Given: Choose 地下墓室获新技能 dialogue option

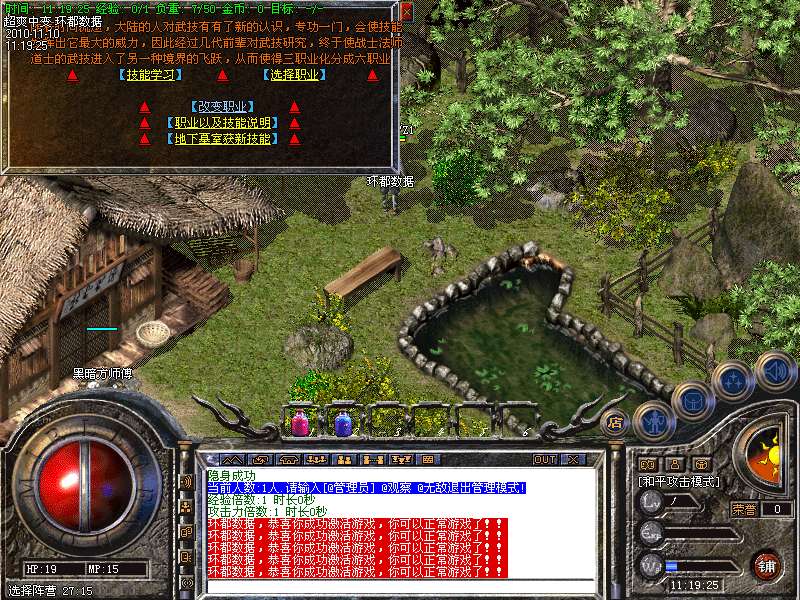Looking at the screenshot, I should (222, 139).
